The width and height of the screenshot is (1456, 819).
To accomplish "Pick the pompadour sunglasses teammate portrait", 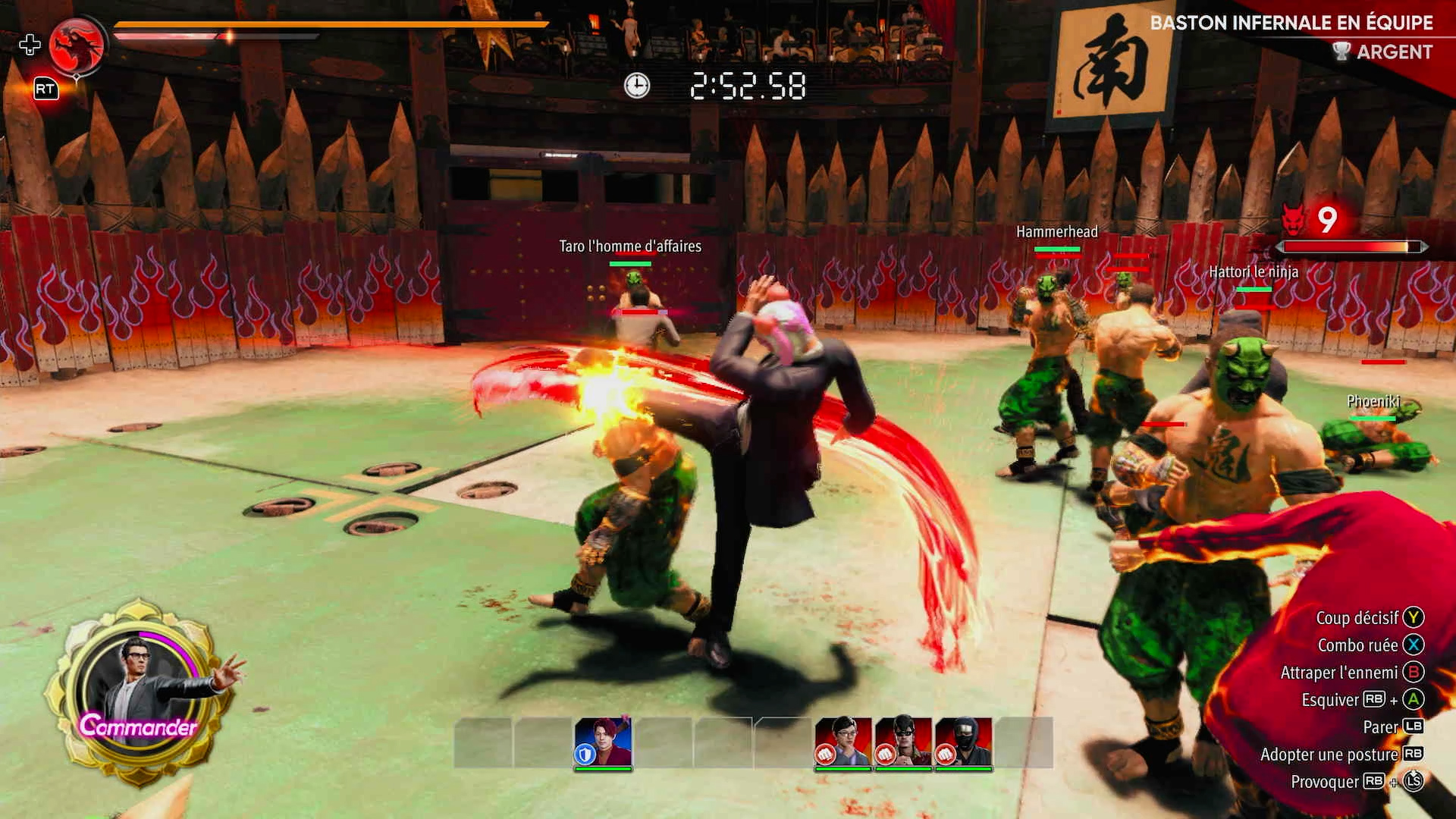I will pyautogui.click(x=903, y=742).
